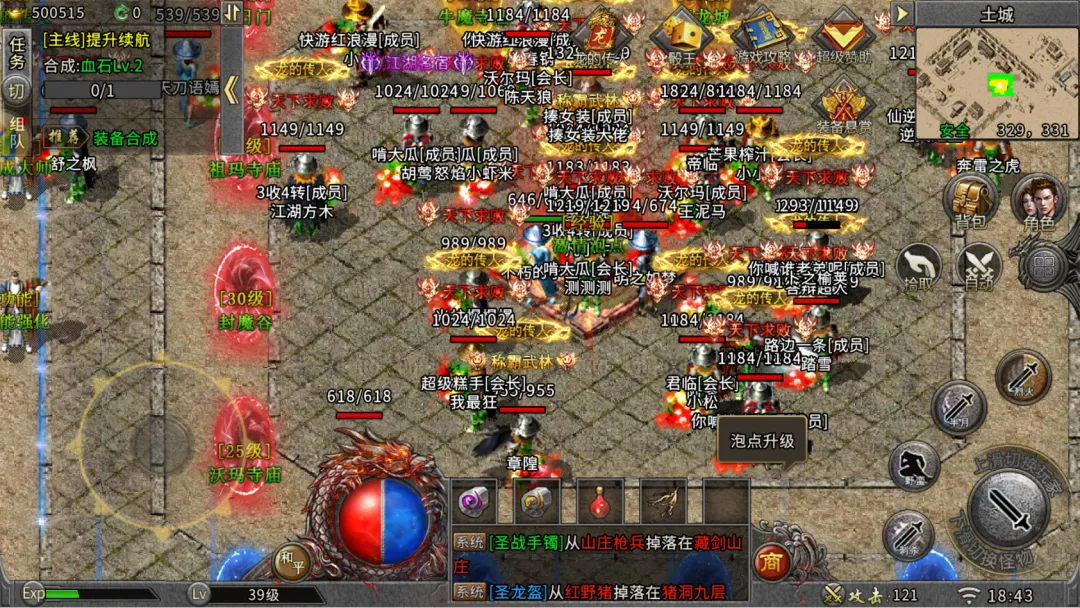Toggle the 和平 attack mode button

click(x=291, y=561)
